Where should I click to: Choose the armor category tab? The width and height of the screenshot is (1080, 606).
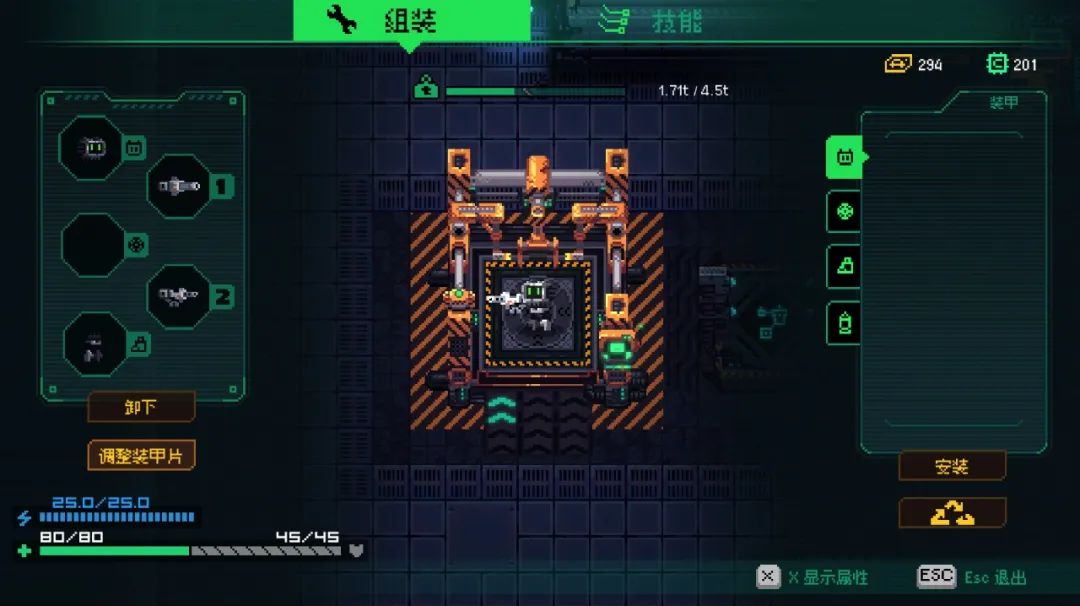pyautogui.click(x=844, y=157)
